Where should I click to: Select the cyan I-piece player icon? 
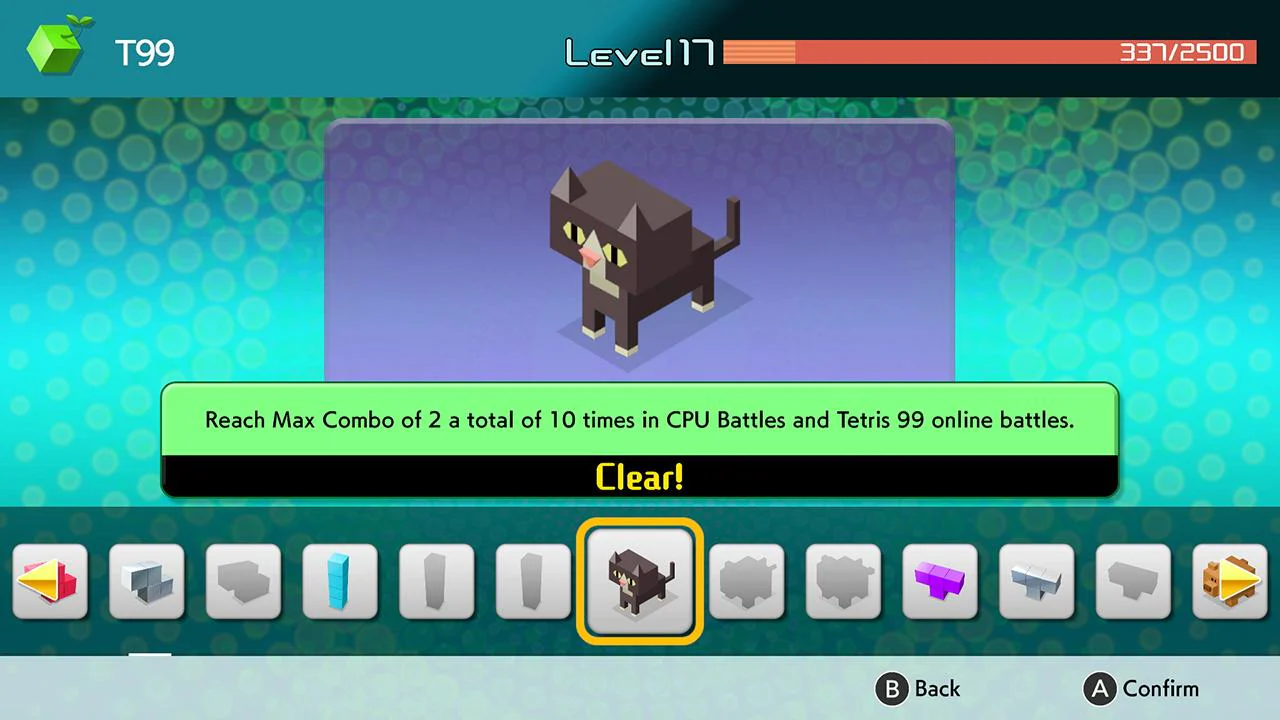click(x=340, y=580)
